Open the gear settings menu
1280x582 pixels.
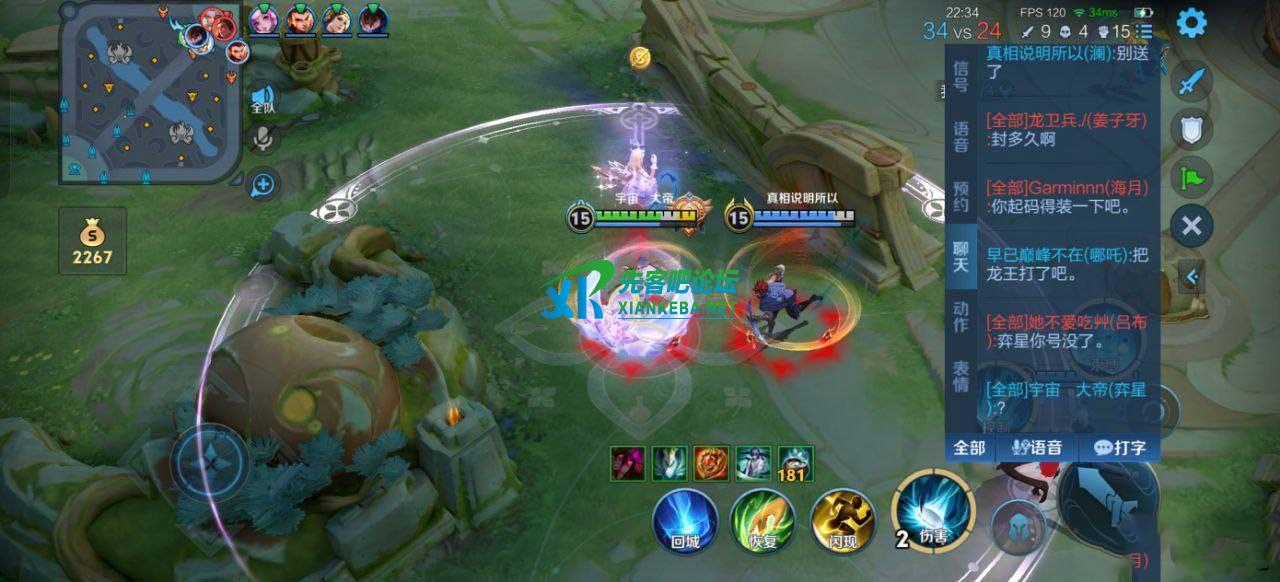coord(1191,22)
